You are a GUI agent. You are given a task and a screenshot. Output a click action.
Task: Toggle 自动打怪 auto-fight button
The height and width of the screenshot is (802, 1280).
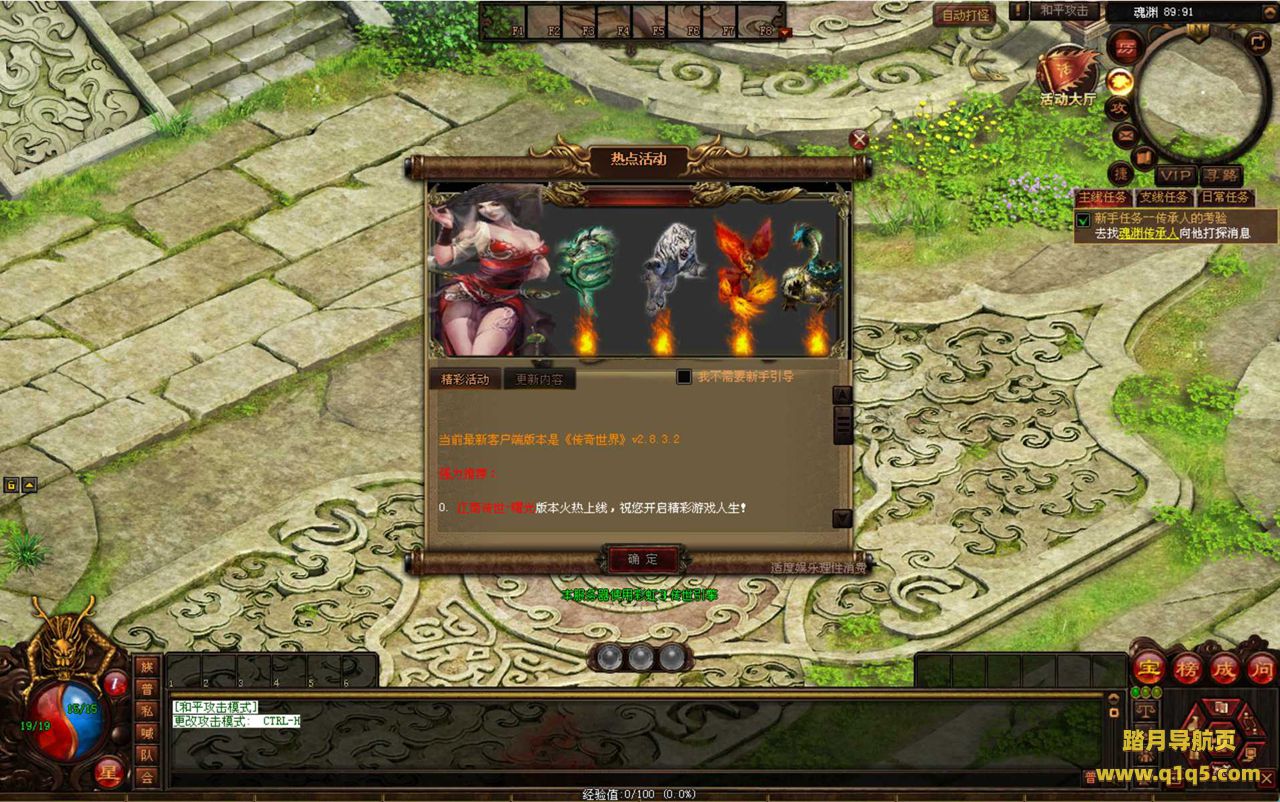click(965, 15)
